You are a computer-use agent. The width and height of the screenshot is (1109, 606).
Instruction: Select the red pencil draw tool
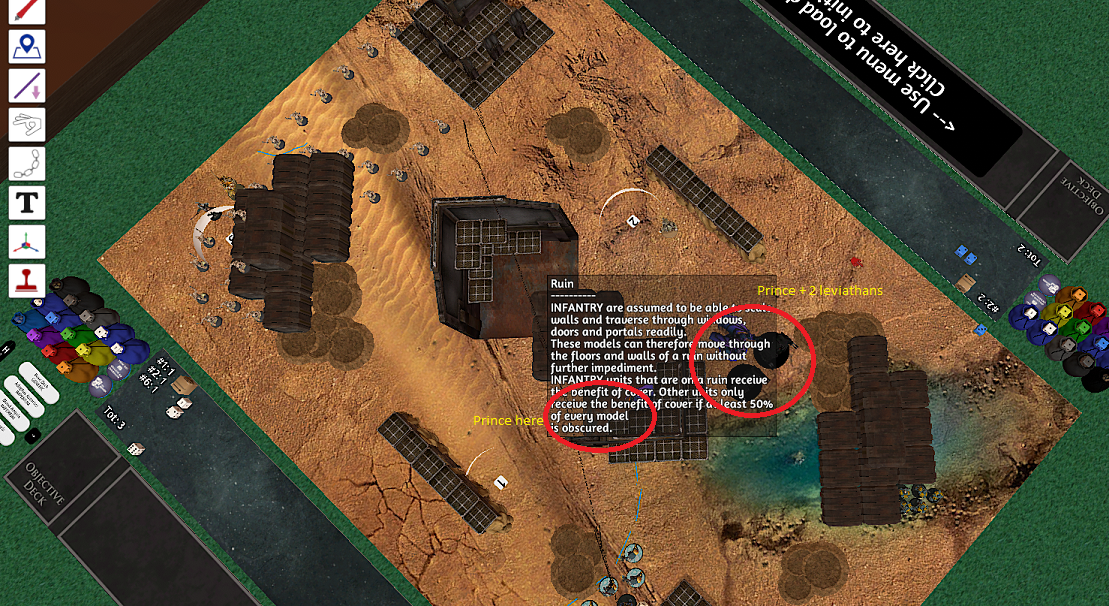(28, 11)
